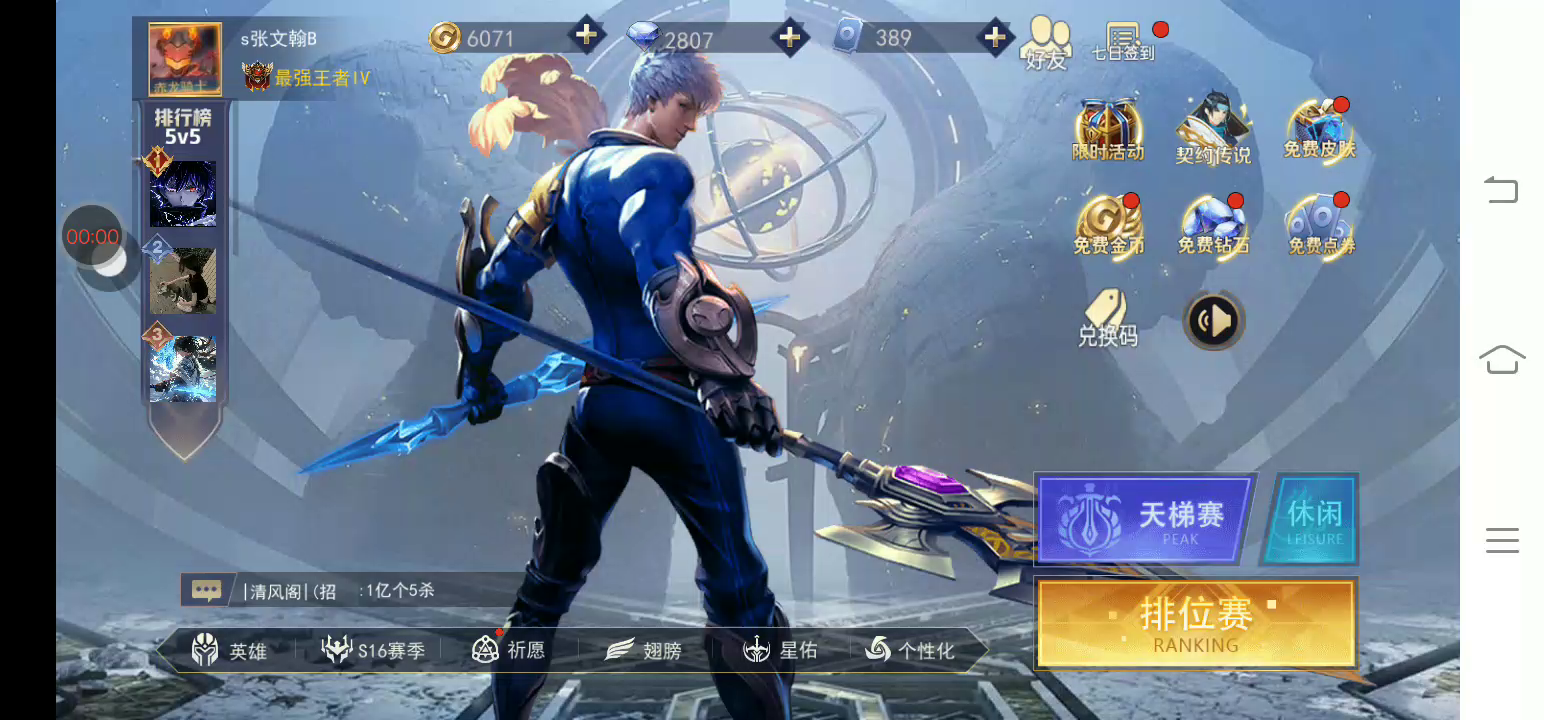Open the 翅膀 wings menu

644,651
